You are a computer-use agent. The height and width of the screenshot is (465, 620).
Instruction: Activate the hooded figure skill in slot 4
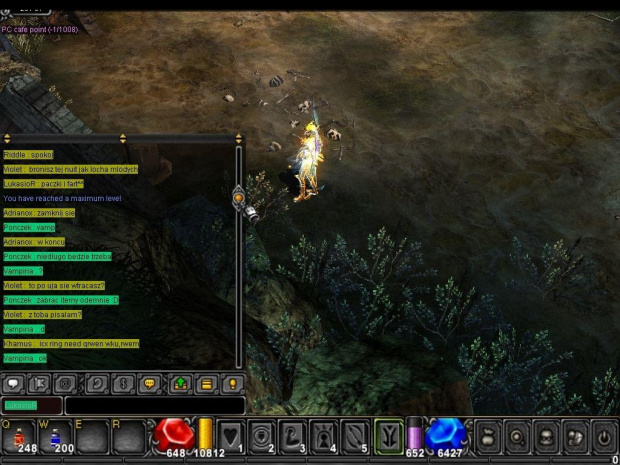(x=326, y=436)
